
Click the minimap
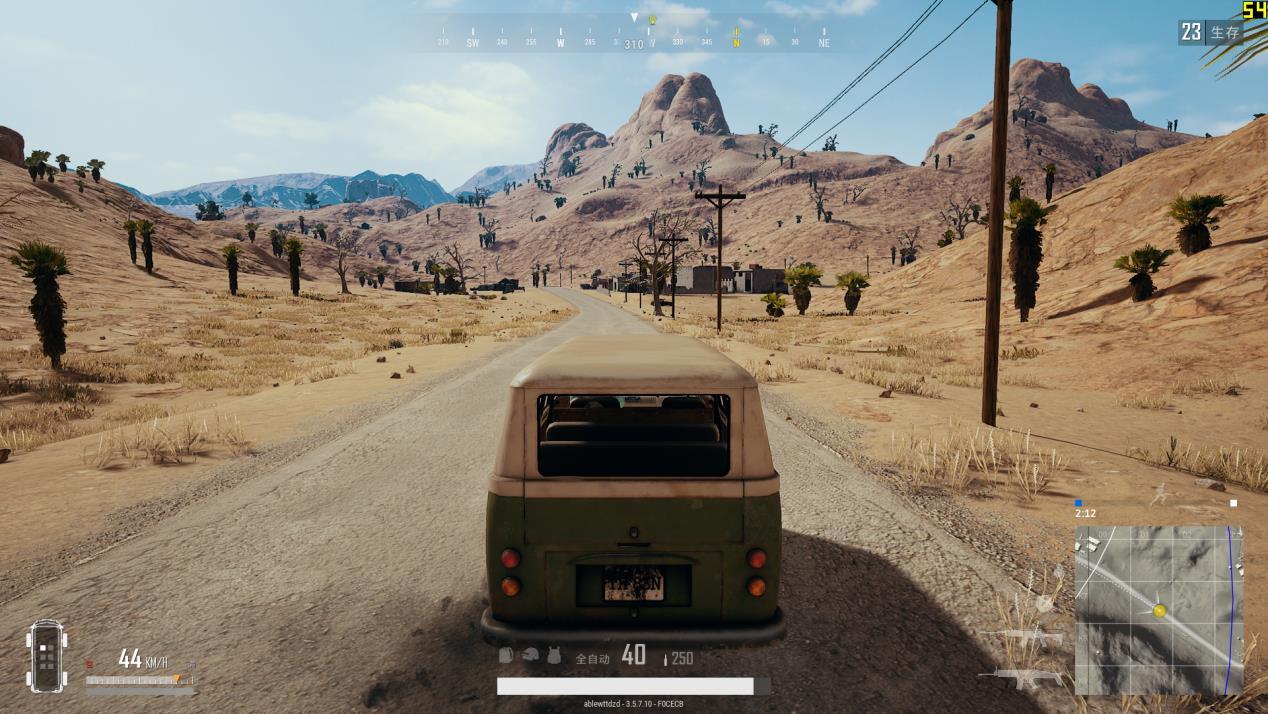(x=1158, y=610)
